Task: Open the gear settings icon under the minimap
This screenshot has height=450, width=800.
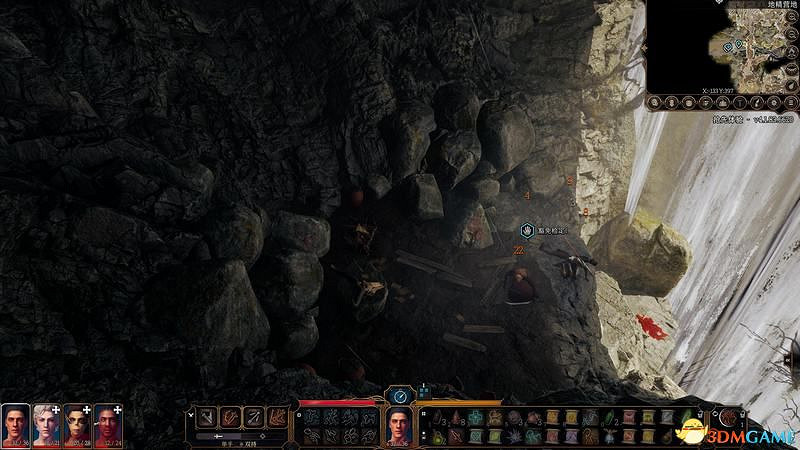Action: click(772, 101)
